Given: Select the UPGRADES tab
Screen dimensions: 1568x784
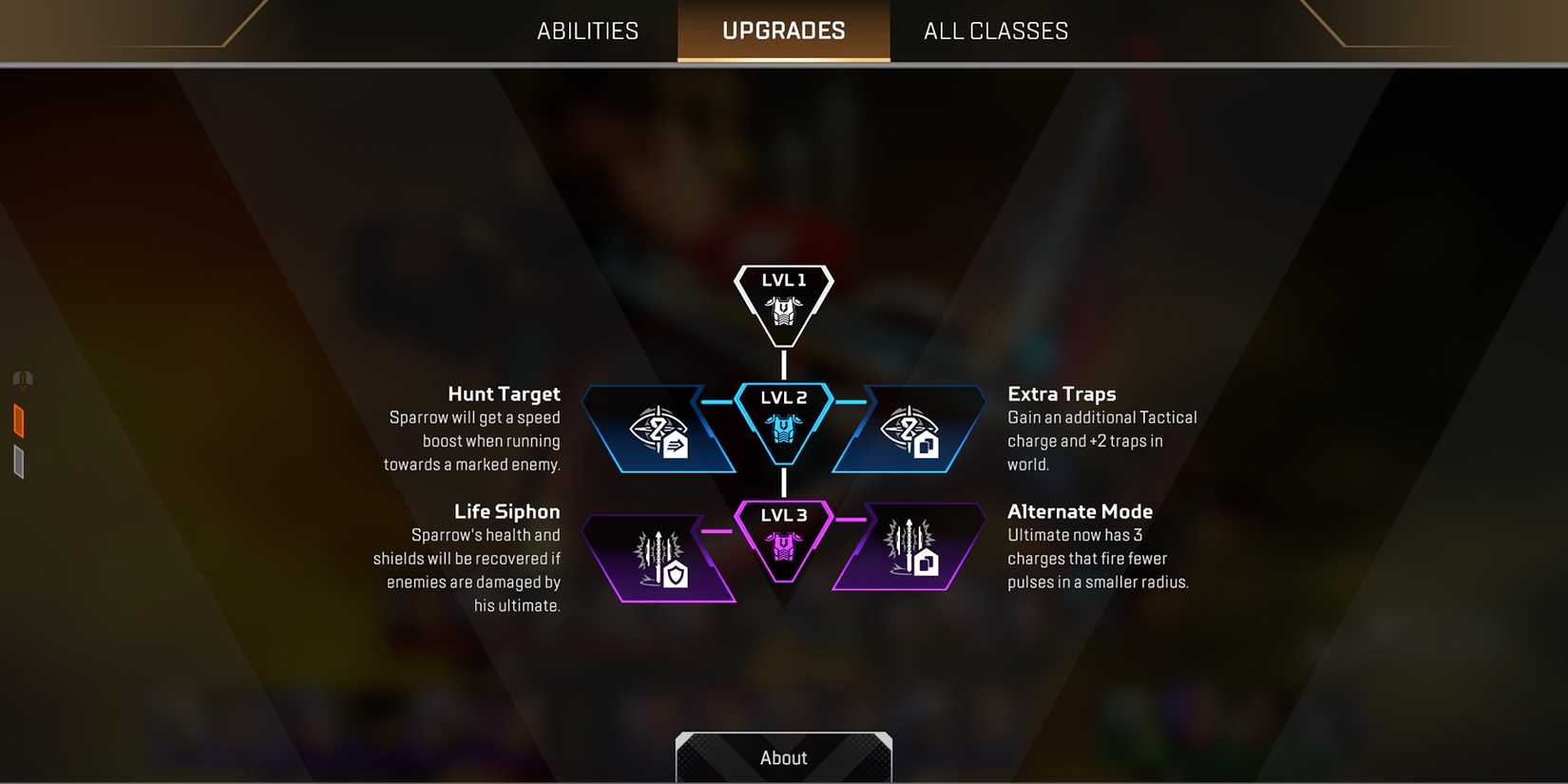Looking at the screenshot, I should [x=782, y=29].
